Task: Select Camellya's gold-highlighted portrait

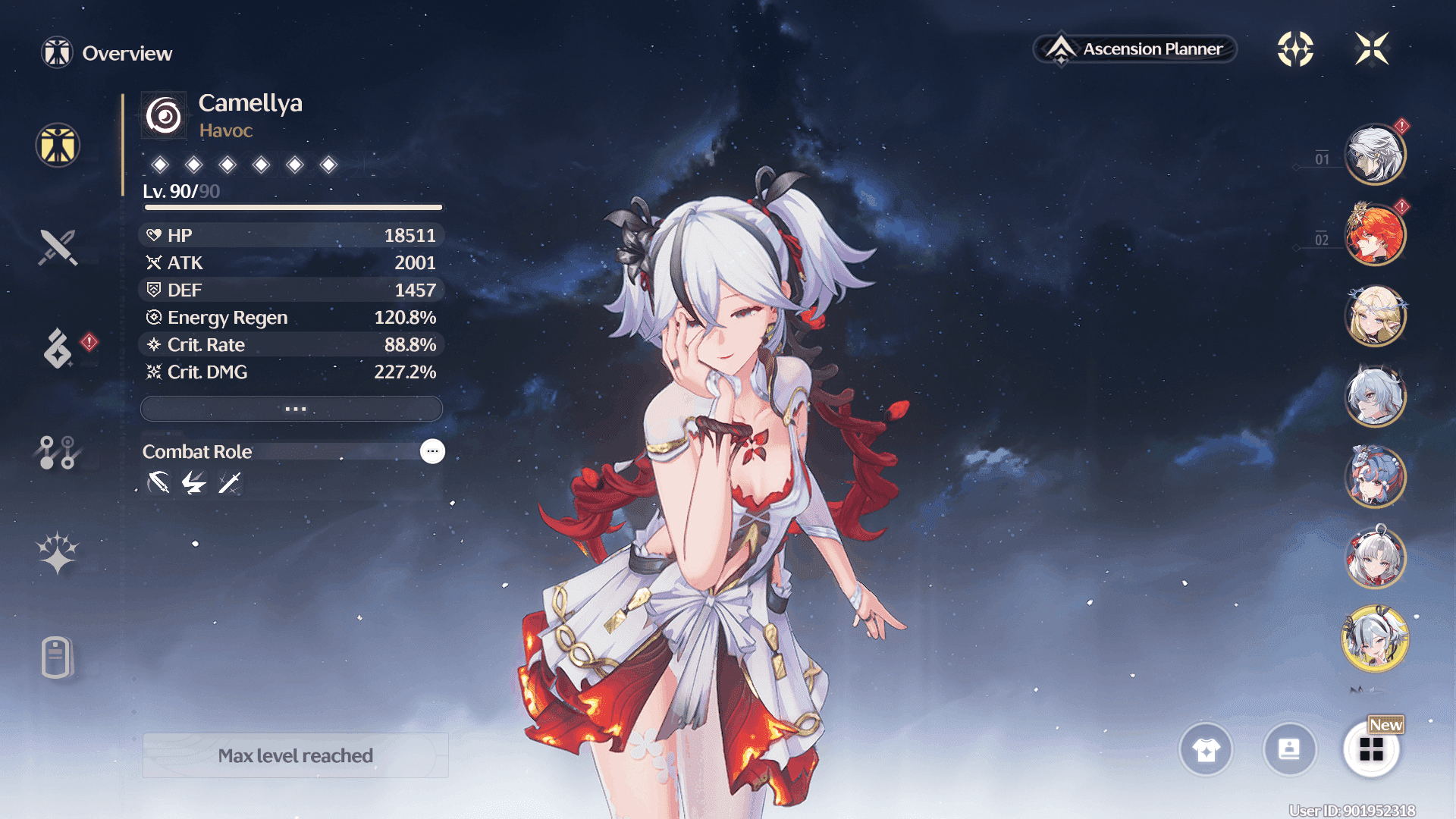Action: tap(1375, 639)
